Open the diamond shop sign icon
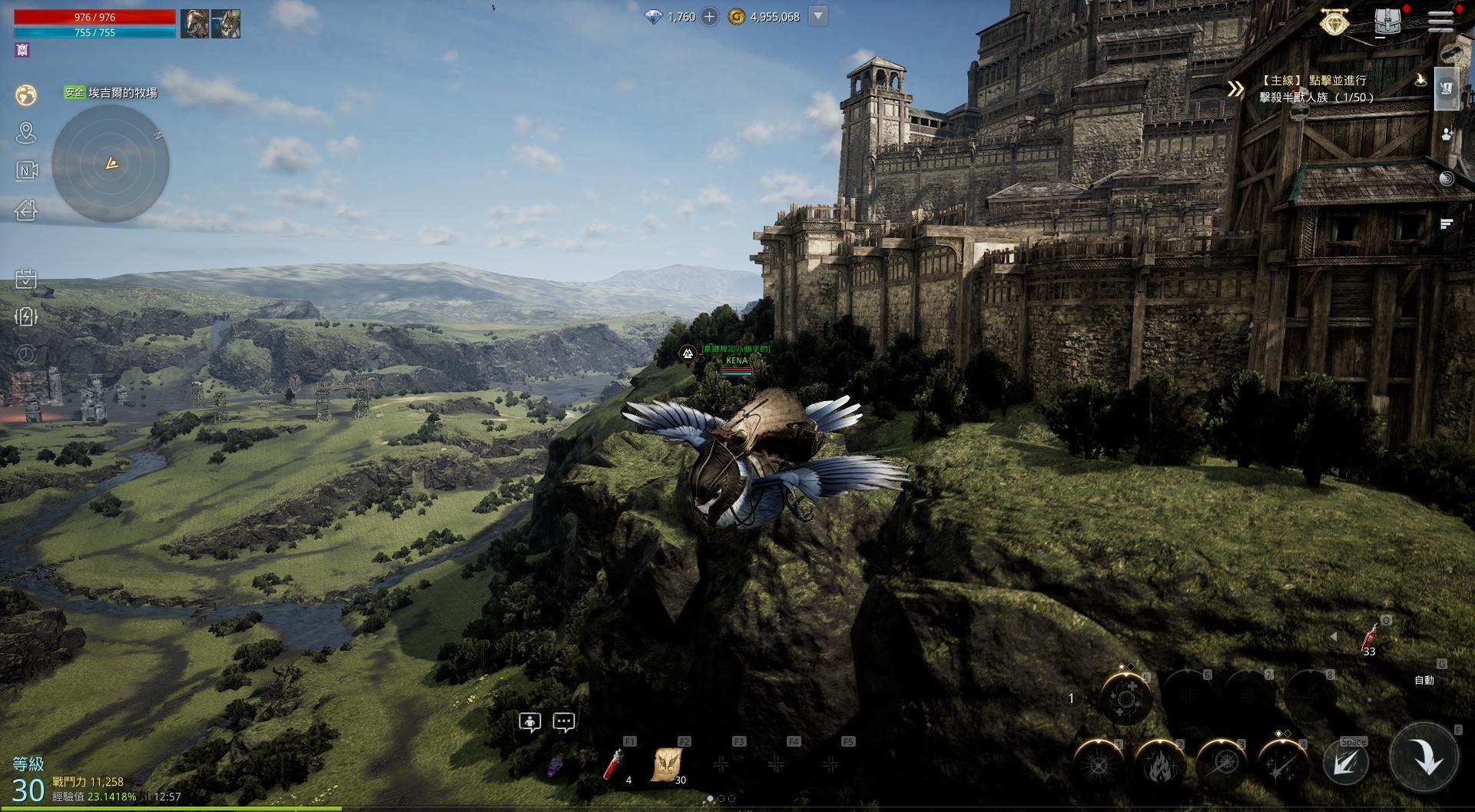The height and width of the screenshot is (812, 1475). coord(1335,22)
